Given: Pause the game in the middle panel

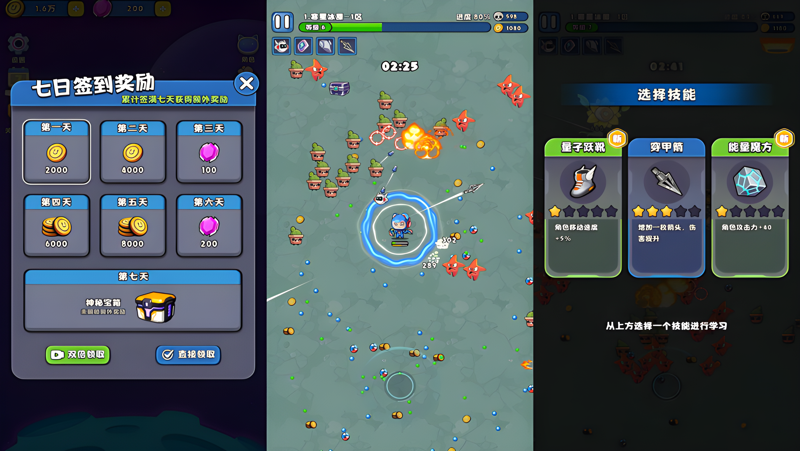Looking at the screenshot, I should (282, 21).
